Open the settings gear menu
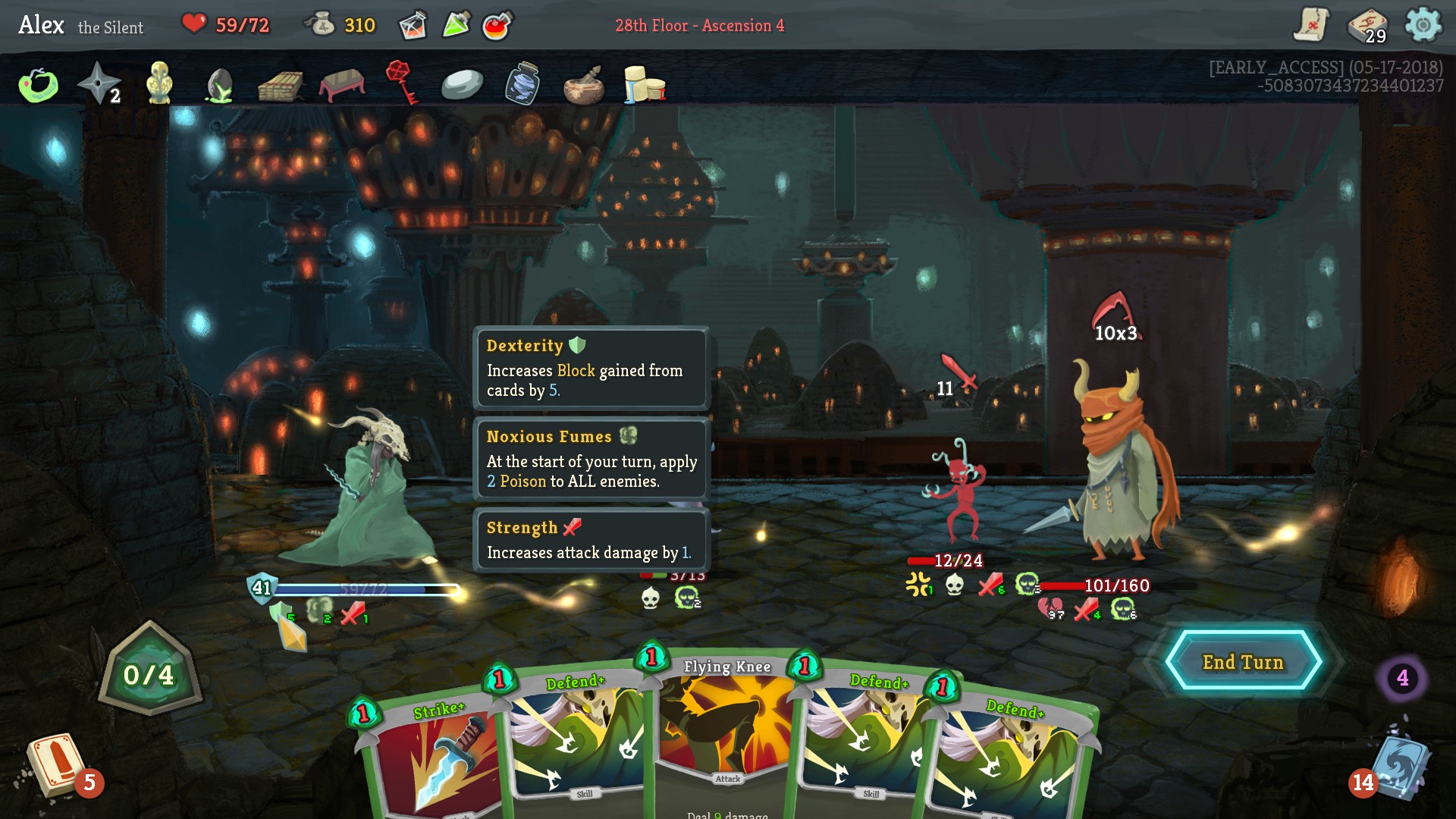 point(1423,25)
